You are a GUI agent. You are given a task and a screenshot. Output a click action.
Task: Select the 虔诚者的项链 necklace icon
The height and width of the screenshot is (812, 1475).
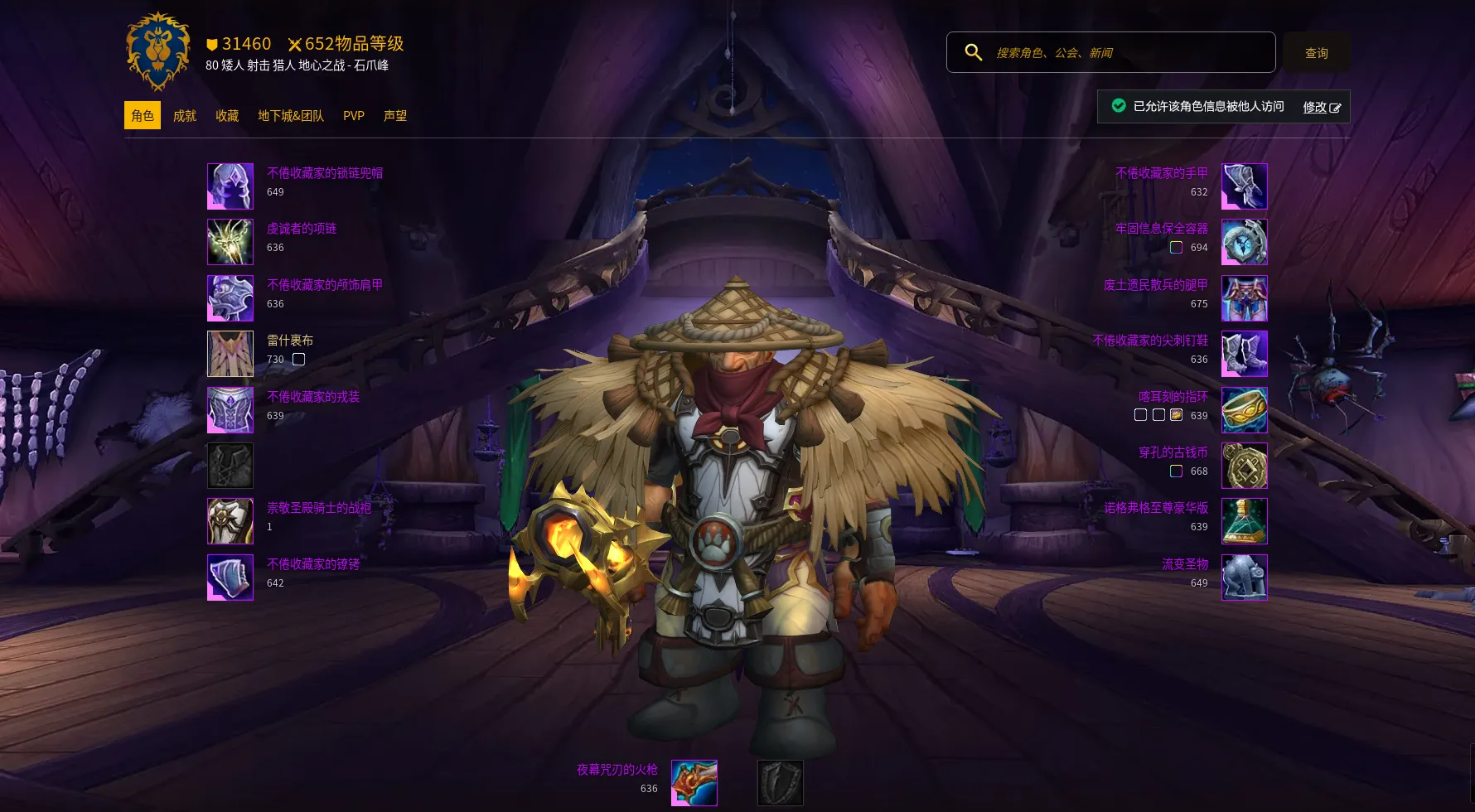click(x=230, y=242)
